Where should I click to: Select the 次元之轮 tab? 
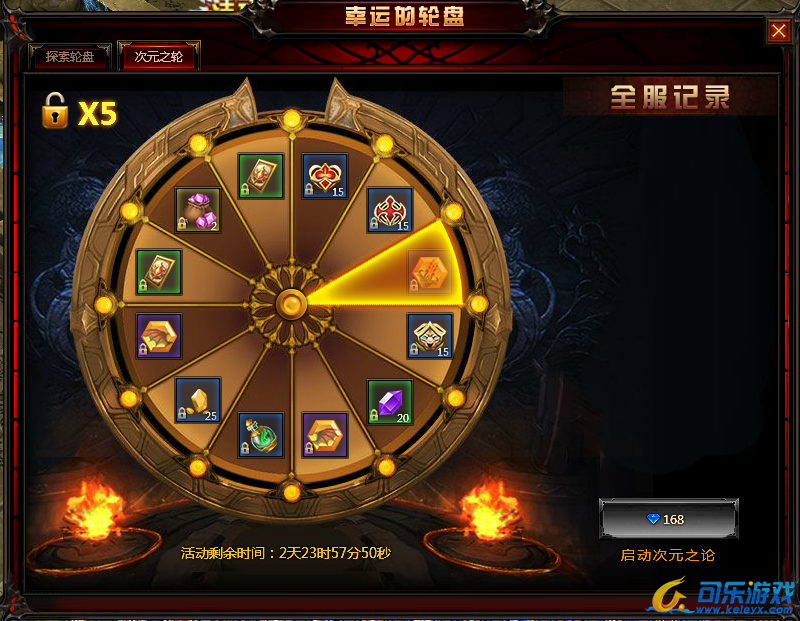click(x=158, y=56)
